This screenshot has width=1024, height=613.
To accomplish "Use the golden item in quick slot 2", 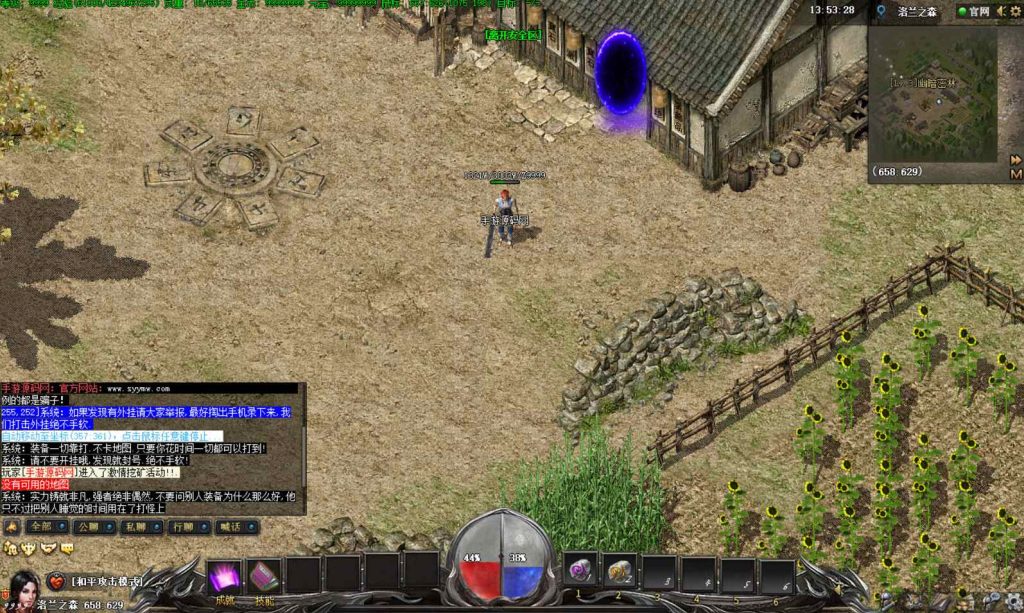I will pos(620,569).
